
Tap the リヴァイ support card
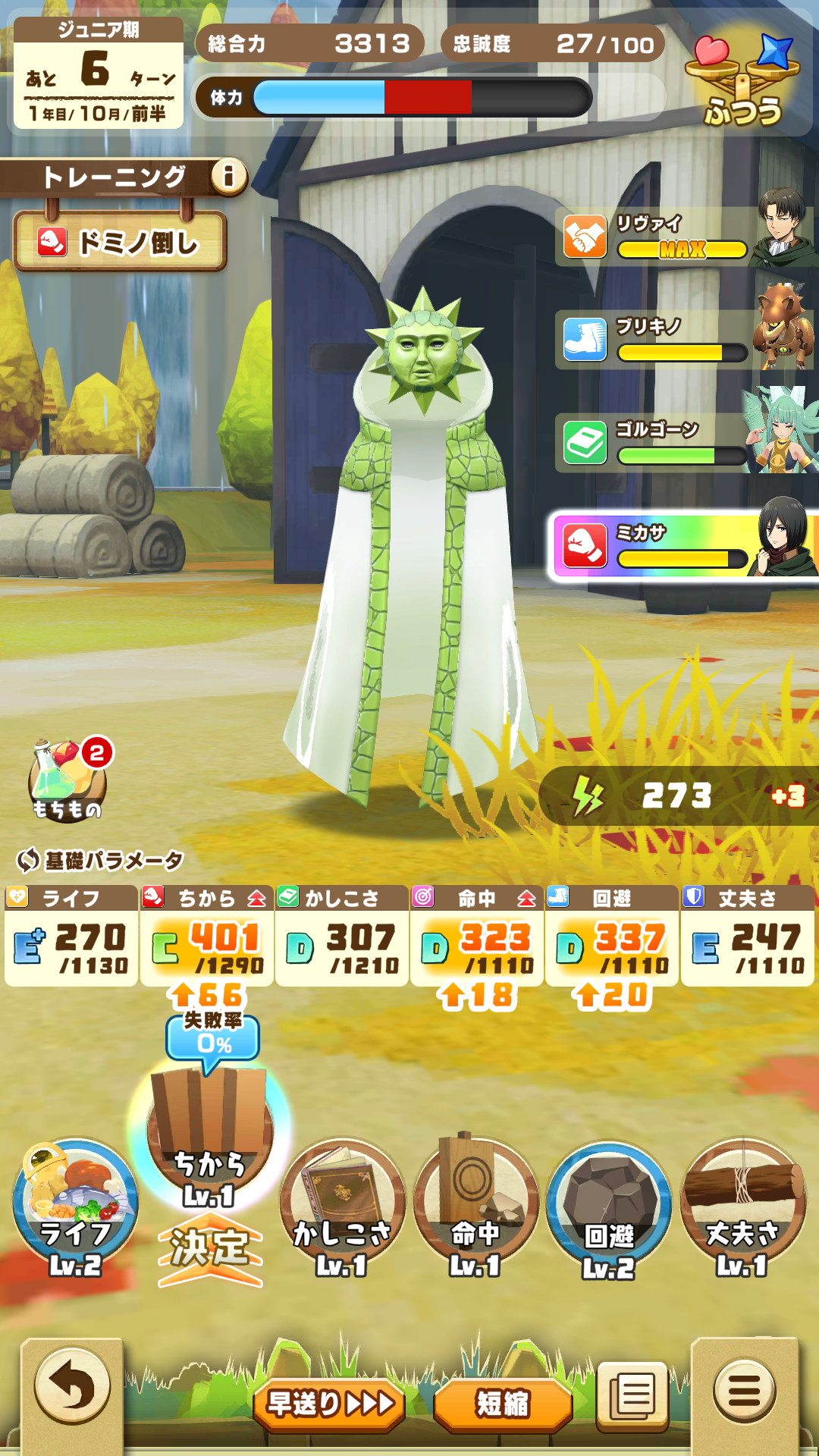pyautogui.click(x=686, y=237)
